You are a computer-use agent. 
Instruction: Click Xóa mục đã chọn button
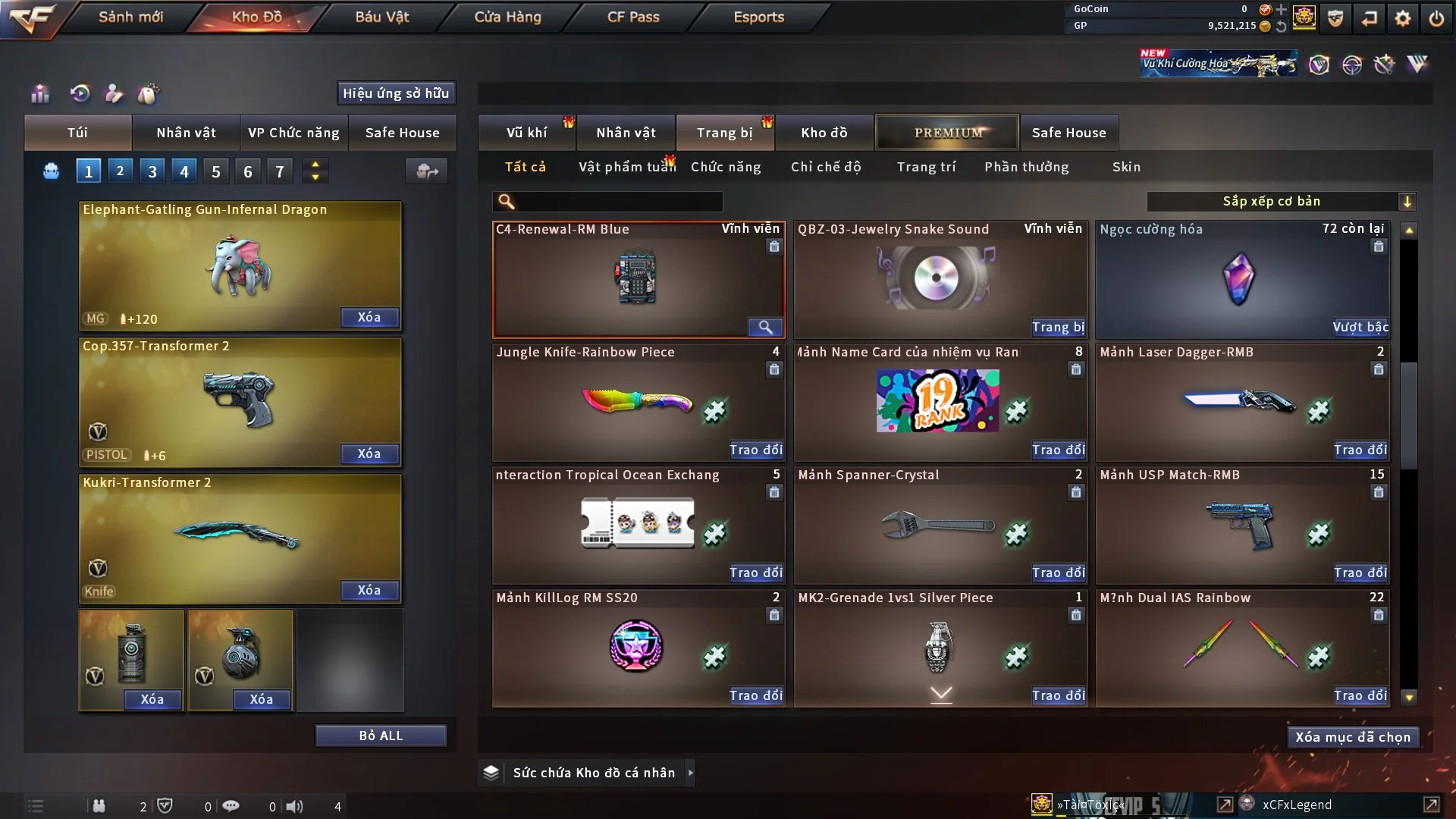1352,737
